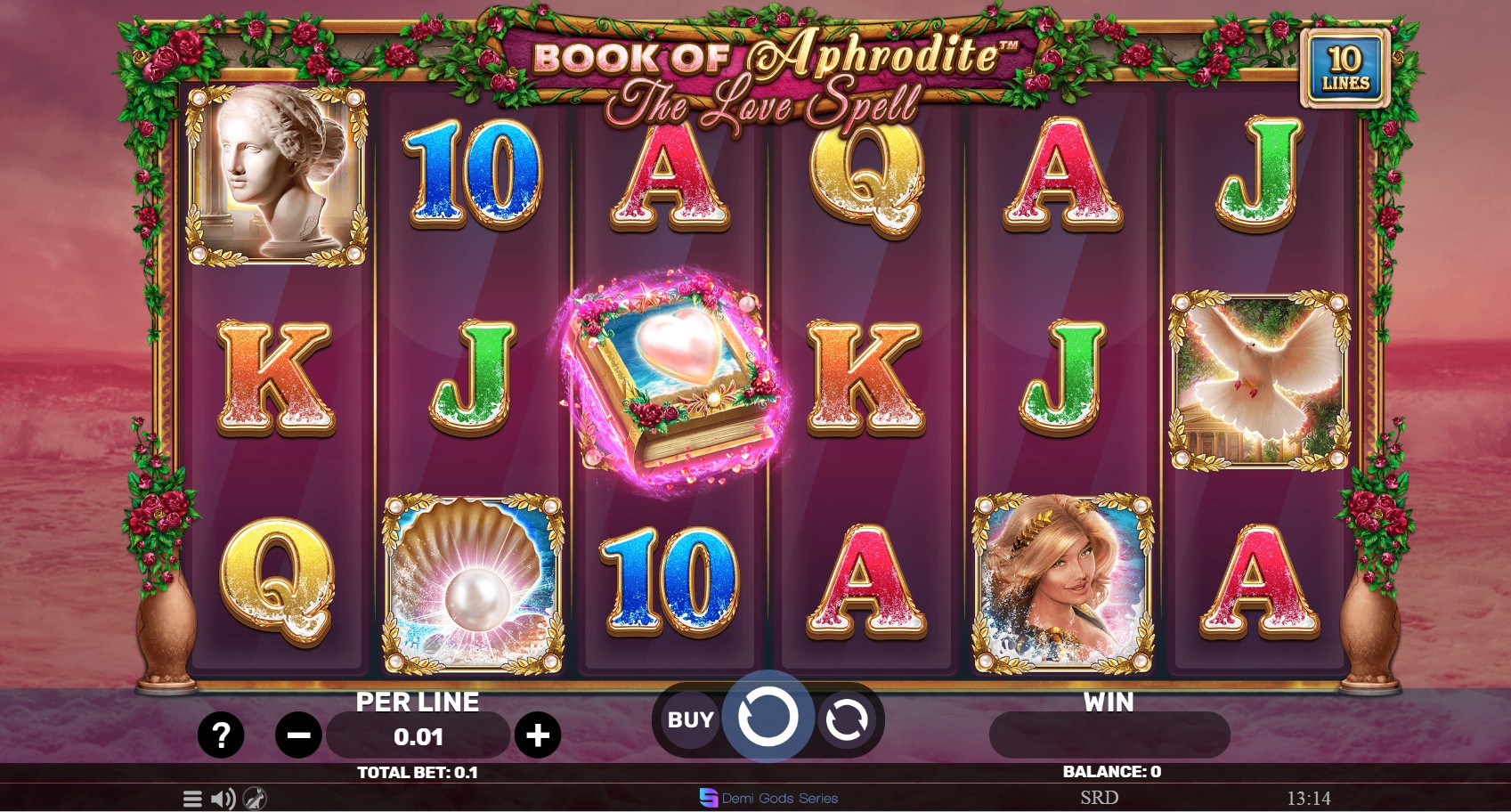
Task: Click the Total Bet: 0.1 display
Action: [x=417, y=773]
